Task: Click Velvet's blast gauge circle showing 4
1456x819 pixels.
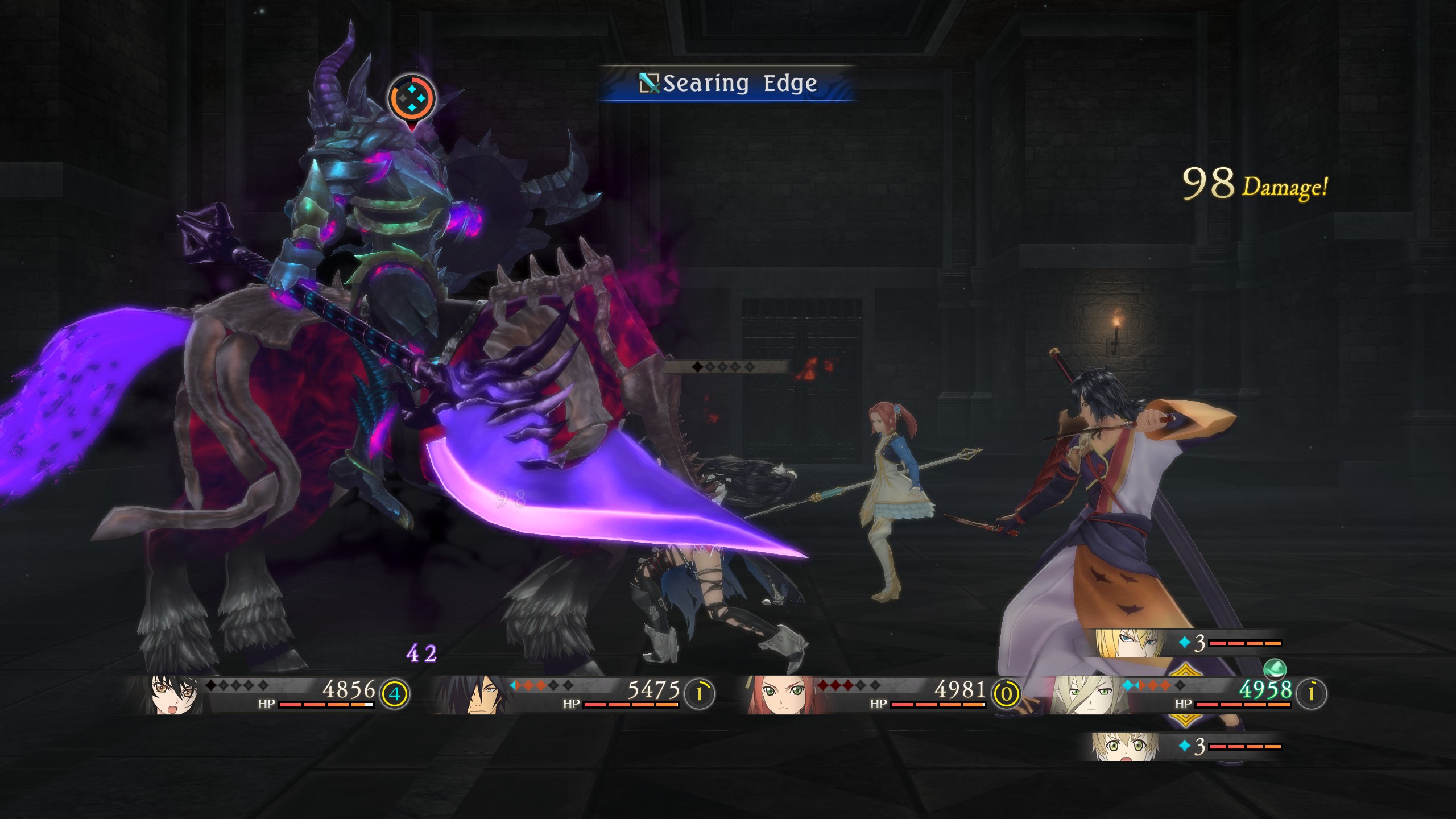Action: click(x=395, y=694)
